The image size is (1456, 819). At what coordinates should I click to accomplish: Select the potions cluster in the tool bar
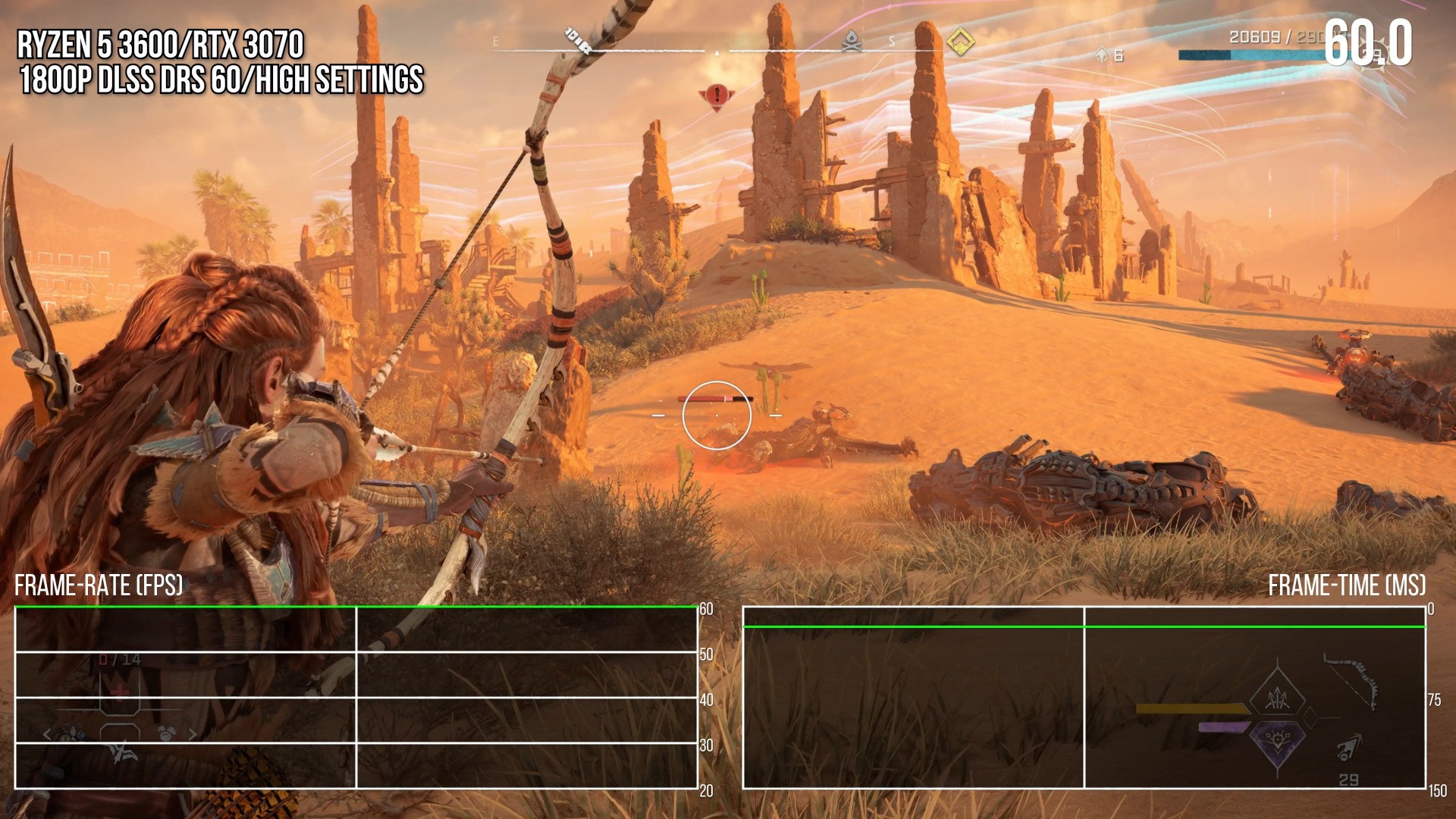coord(73,733)
